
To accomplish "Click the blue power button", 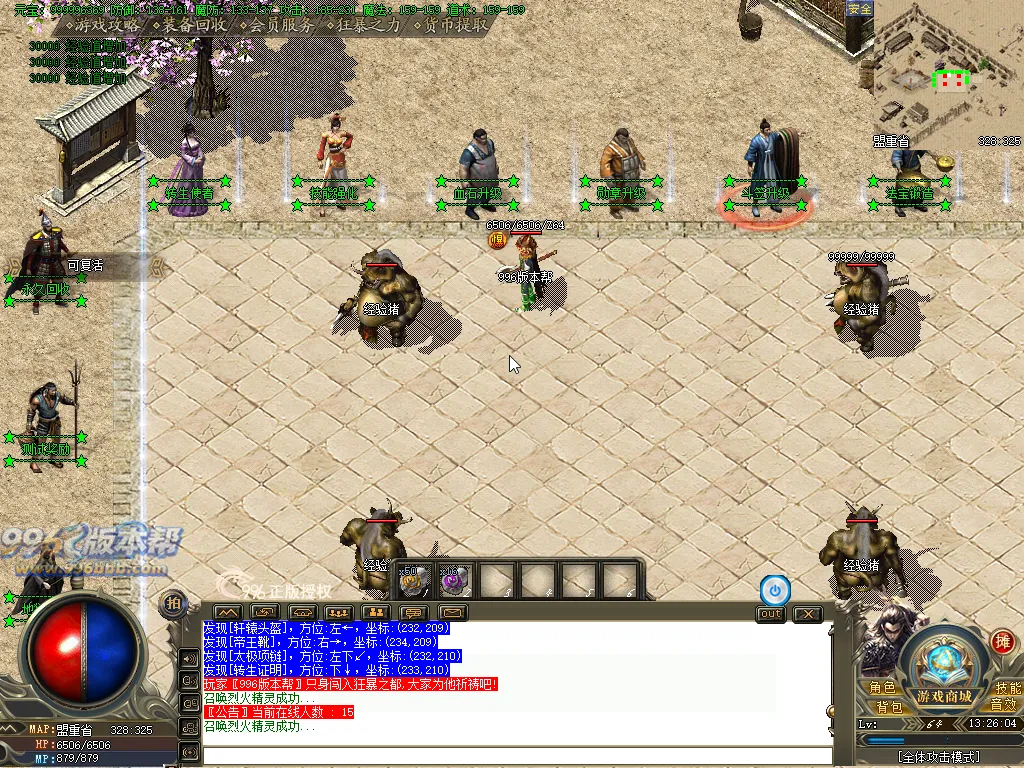I will coord(774,590).
